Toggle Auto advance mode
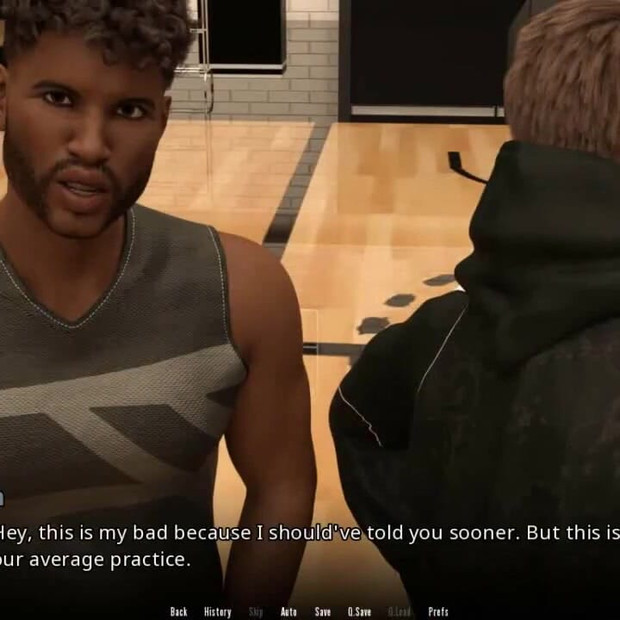The image size is (620, 620). [288, 612]
